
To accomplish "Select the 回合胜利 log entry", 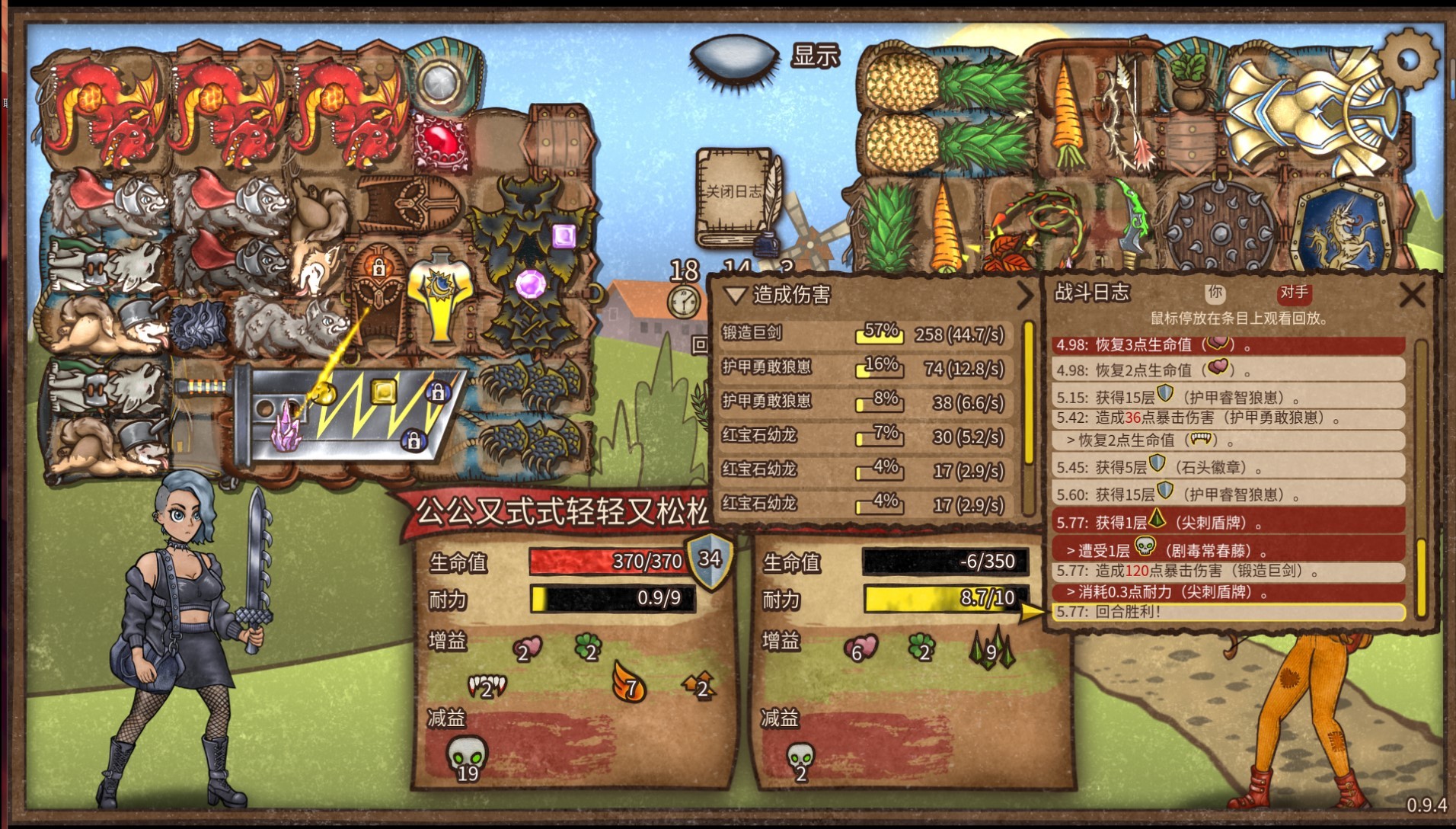I will tap(1228, 612).
